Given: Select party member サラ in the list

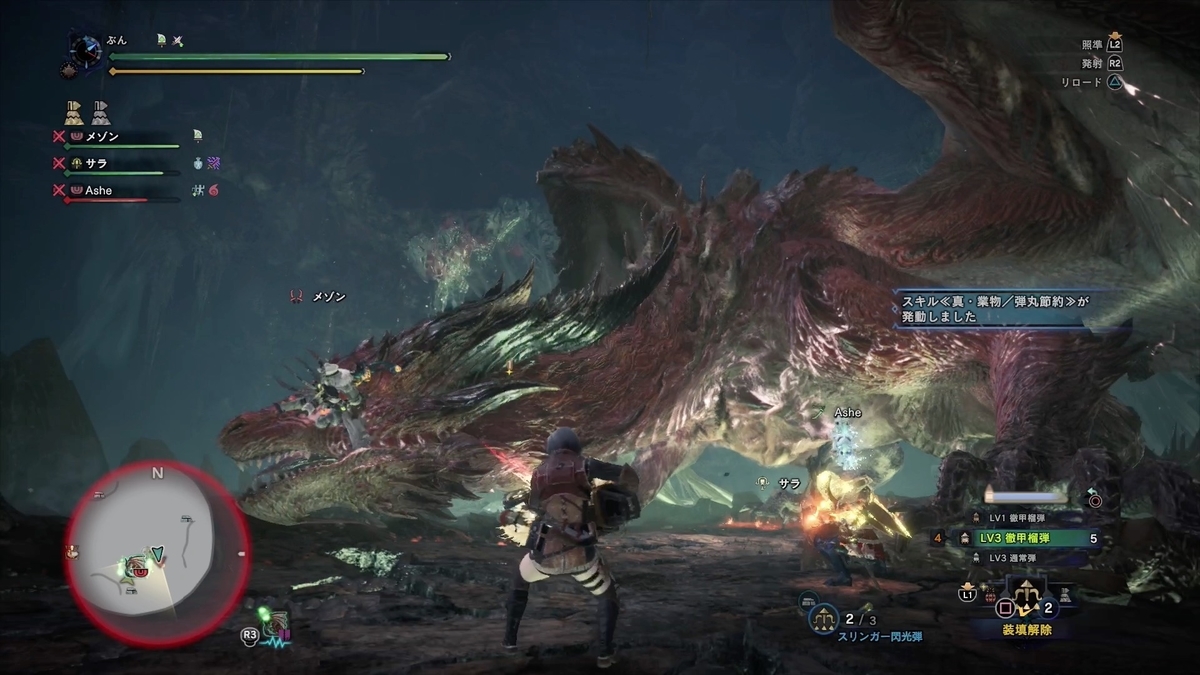Looking at the screenshot, I should point(96,163).
